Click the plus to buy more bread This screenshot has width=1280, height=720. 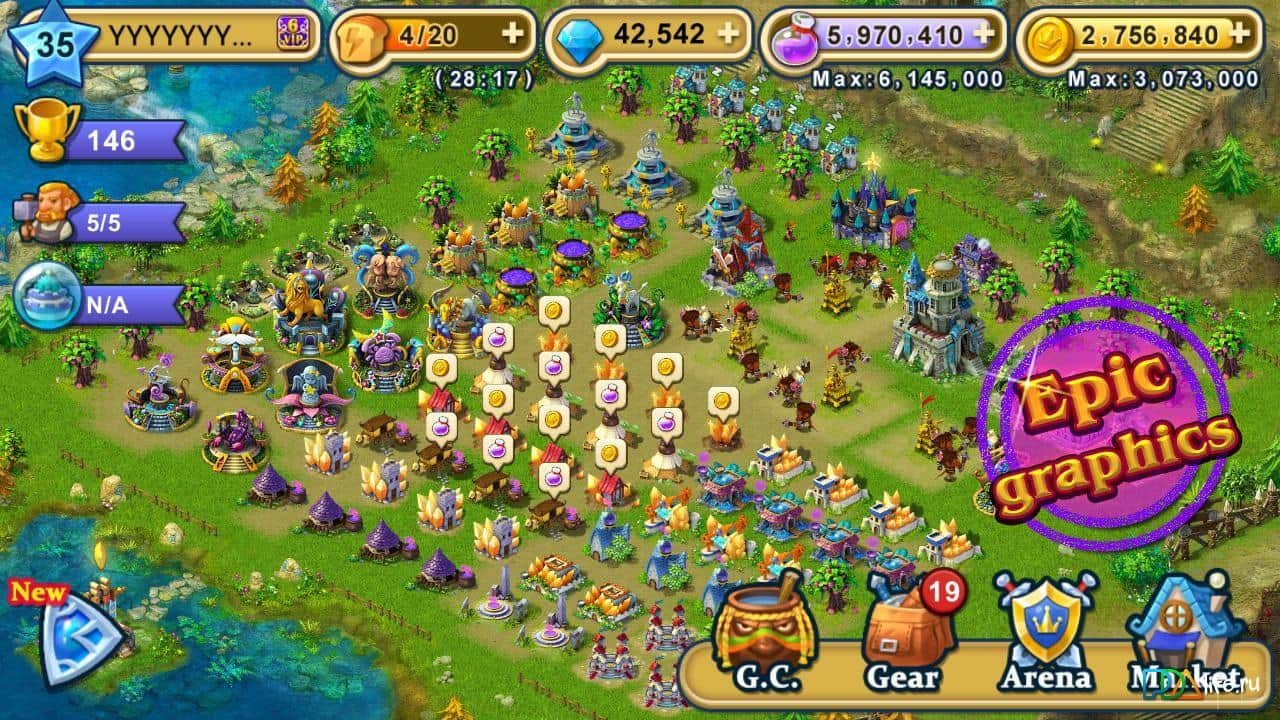514,32
